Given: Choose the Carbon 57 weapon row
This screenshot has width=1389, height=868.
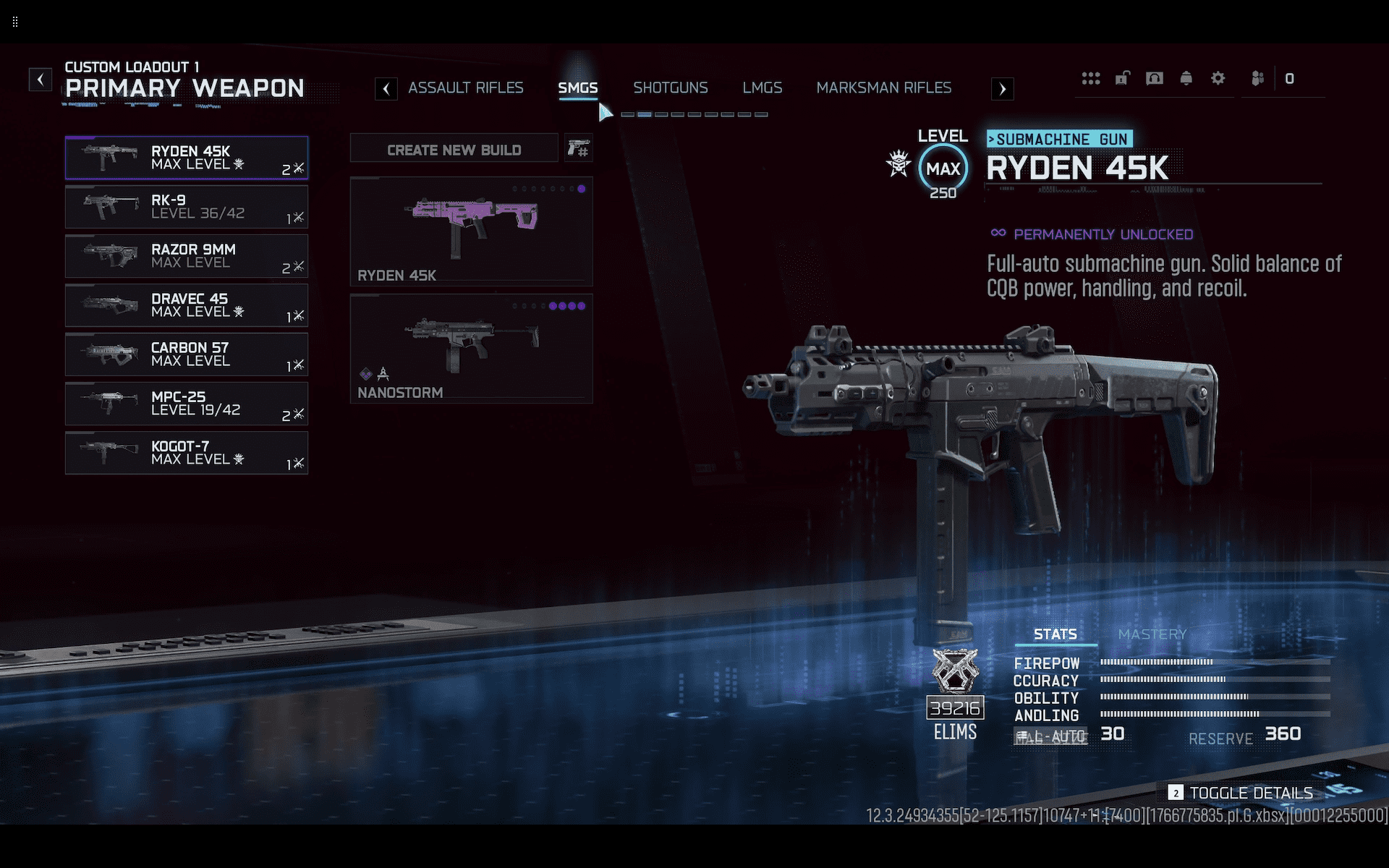Looking at the screenshot, I should (187, 354).
